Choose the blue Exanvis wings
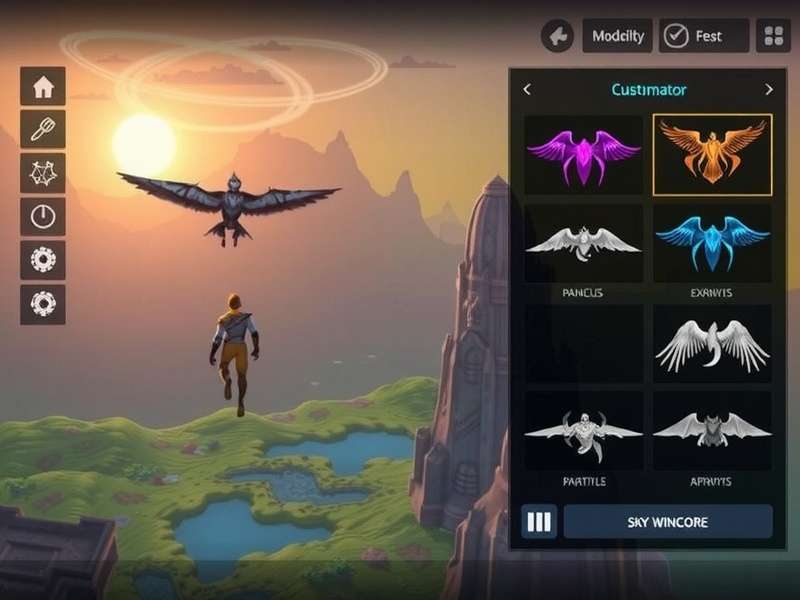 coord(712,243)
